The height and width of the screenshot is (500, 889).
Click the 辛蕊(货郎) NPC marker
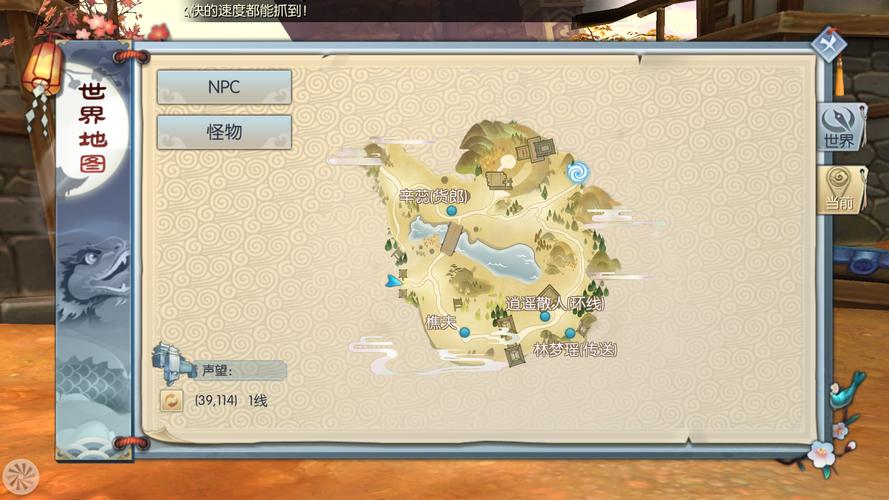[x=452, y=211]
